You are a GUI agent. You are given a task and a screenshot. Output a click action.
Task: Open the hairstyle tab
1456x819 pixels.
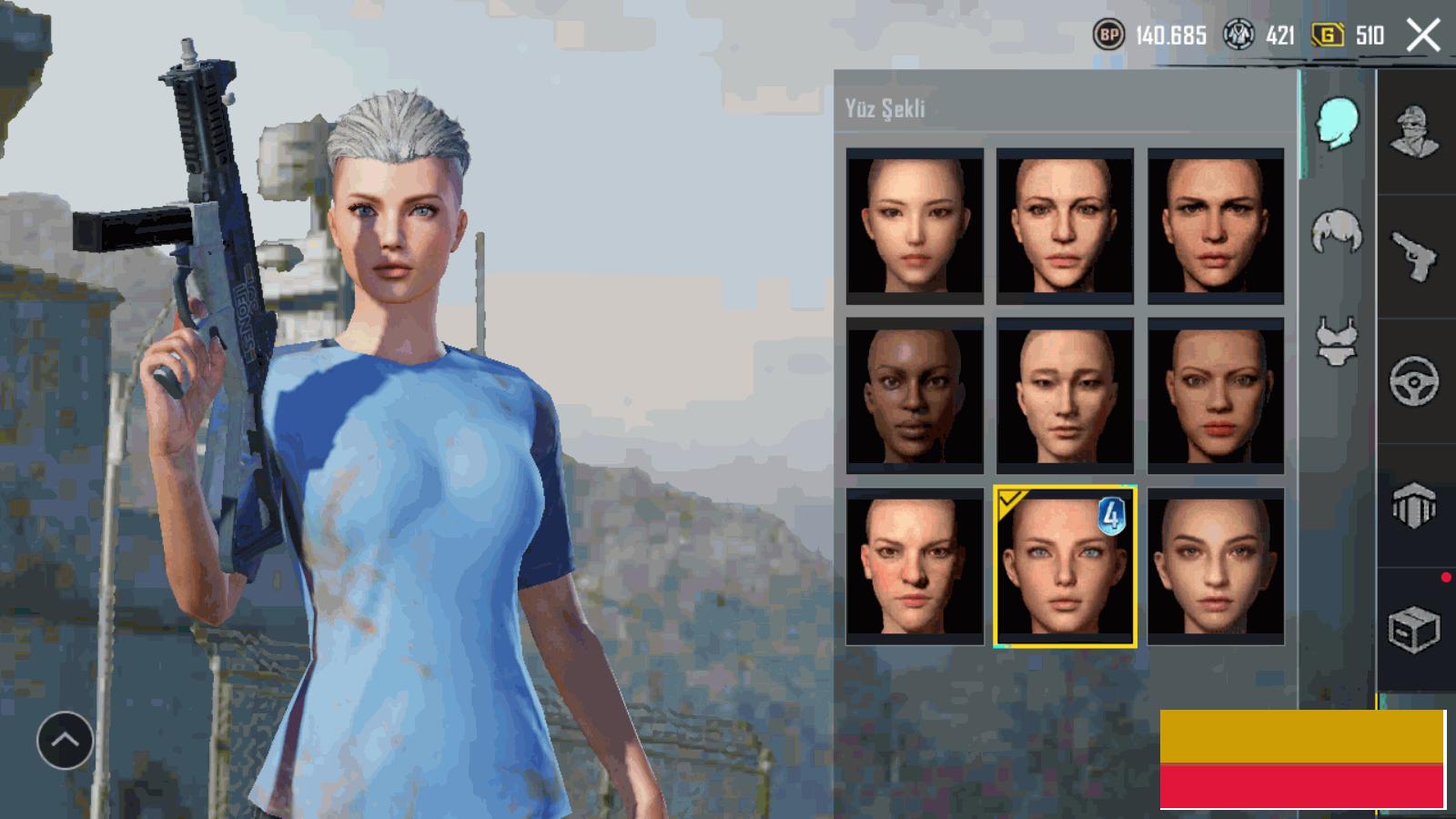(1336, 231)
